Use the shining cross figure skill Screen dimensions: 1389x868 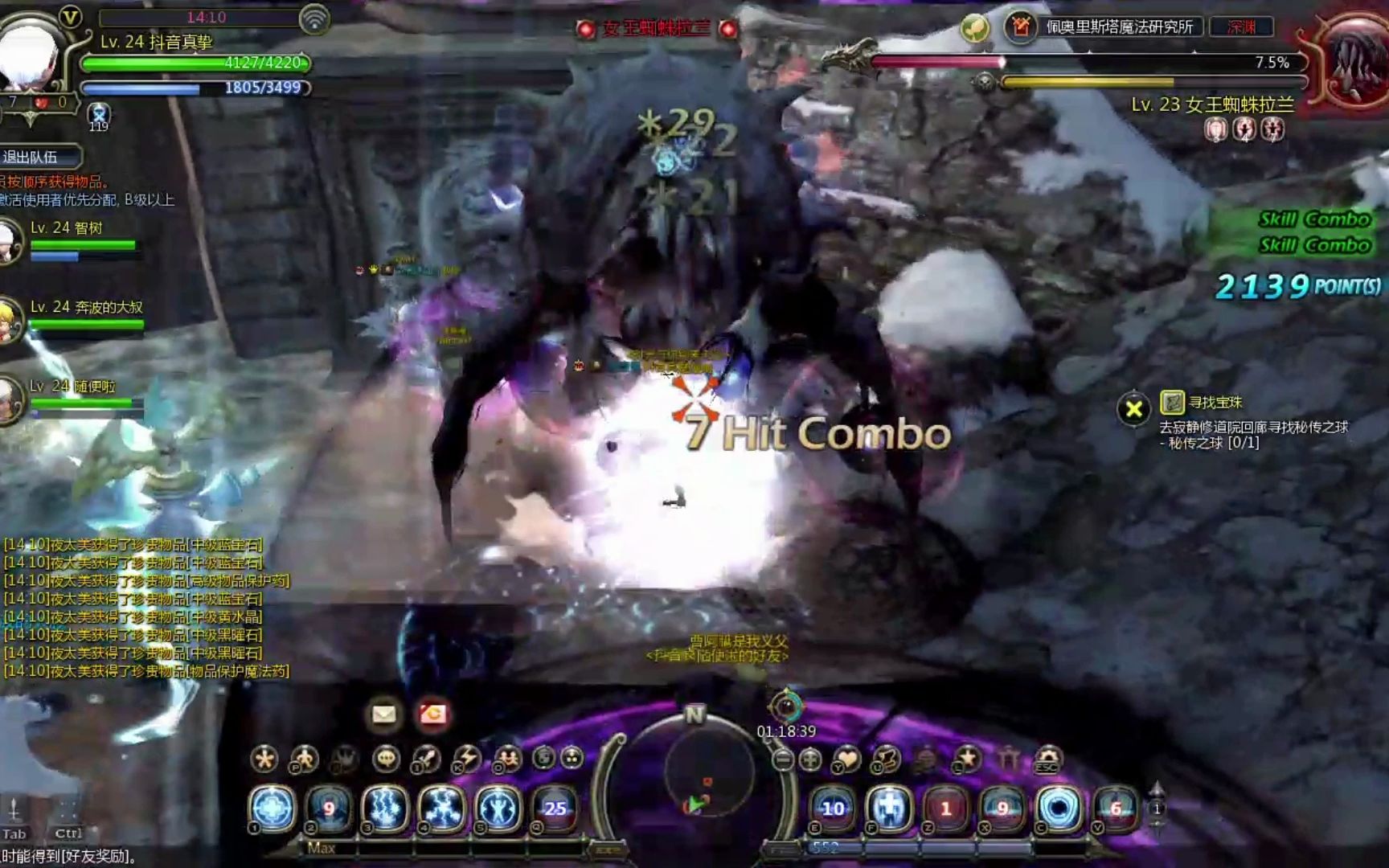coord(889,808)
